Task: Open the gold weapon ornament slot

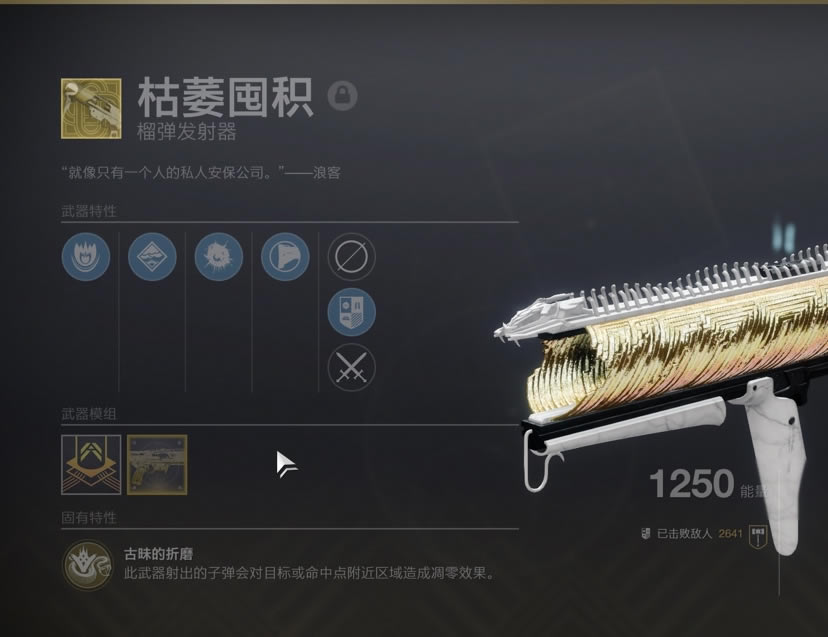Action: [157, 464]
